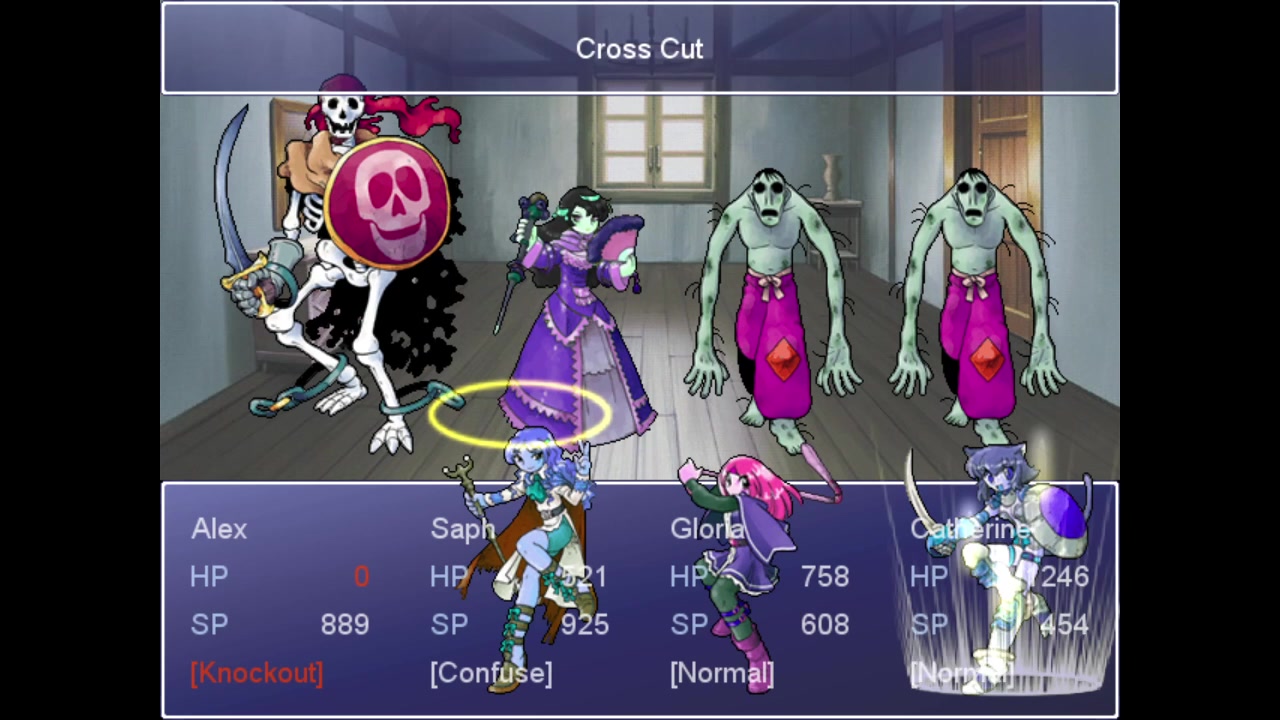The image size is (1280, 720).
Task: Select Alex's knocked-out party status panel
Action: [280, 600]
